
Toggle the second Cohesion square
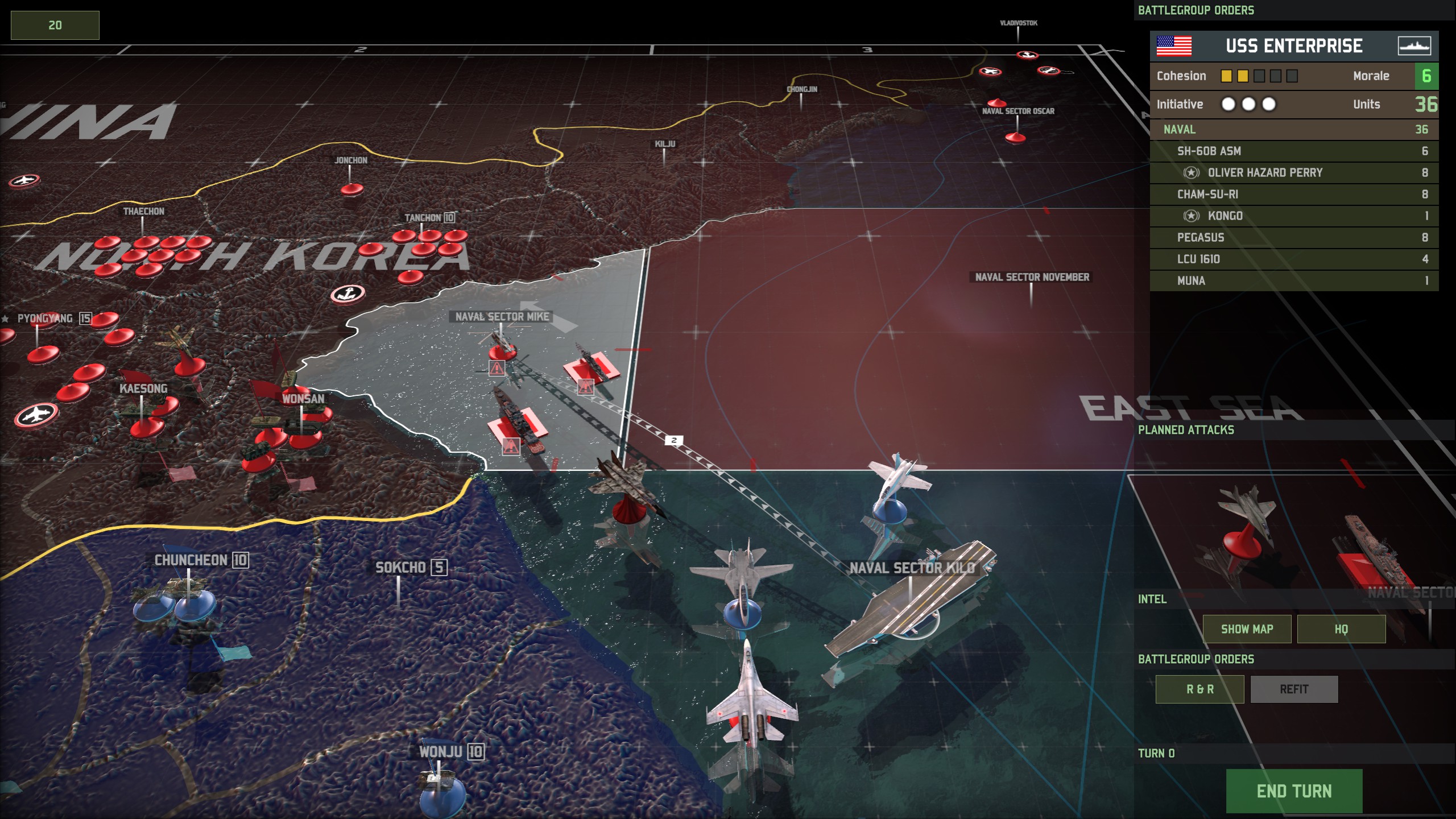tap(1243, 76)
